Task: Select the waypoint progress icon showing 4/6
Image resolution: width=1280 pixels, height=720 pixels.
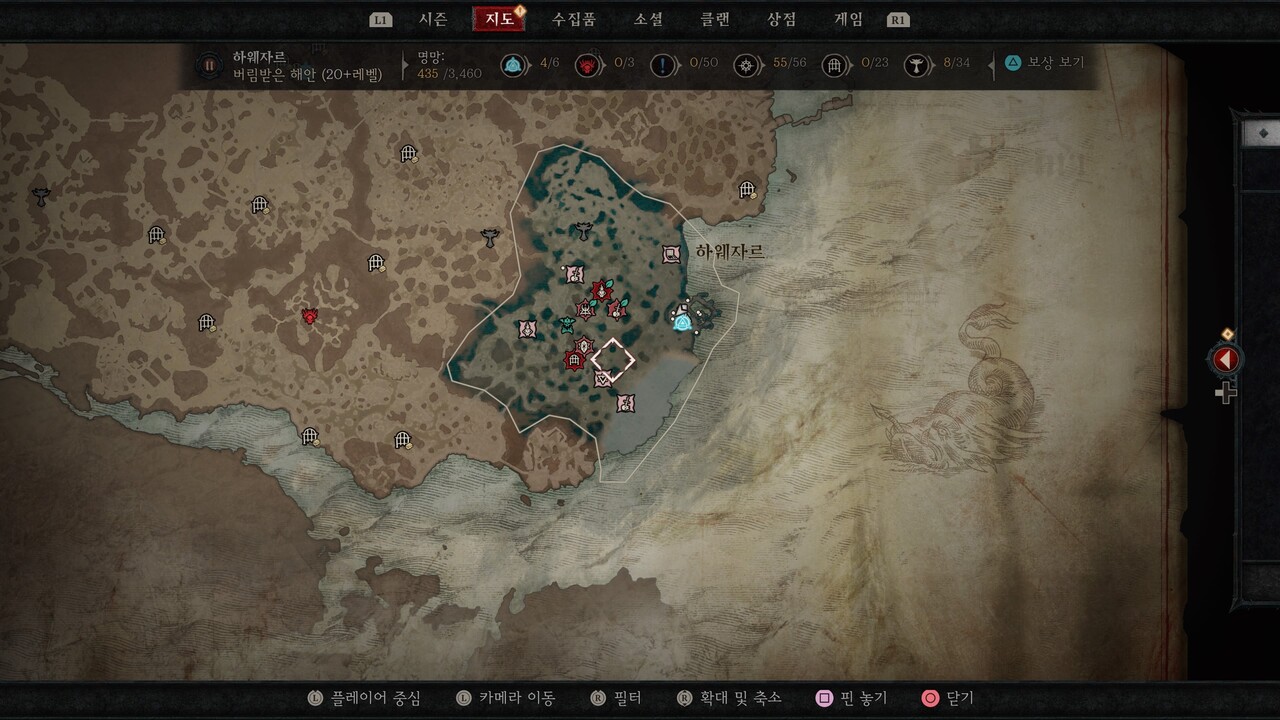Action: [513, 66]
